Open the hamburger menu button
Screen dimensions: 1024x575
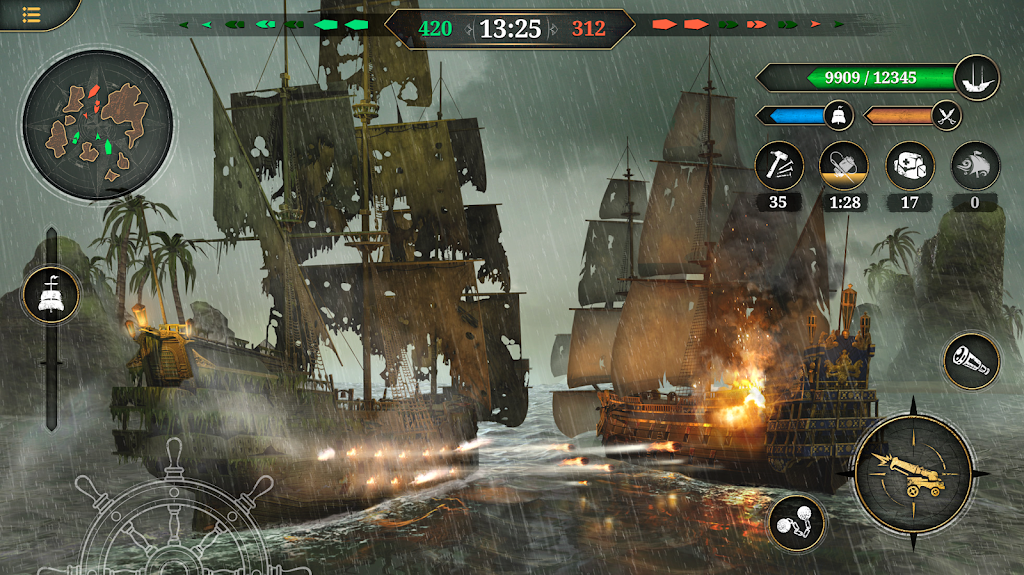pyautogui.click(x=30, y=15)
